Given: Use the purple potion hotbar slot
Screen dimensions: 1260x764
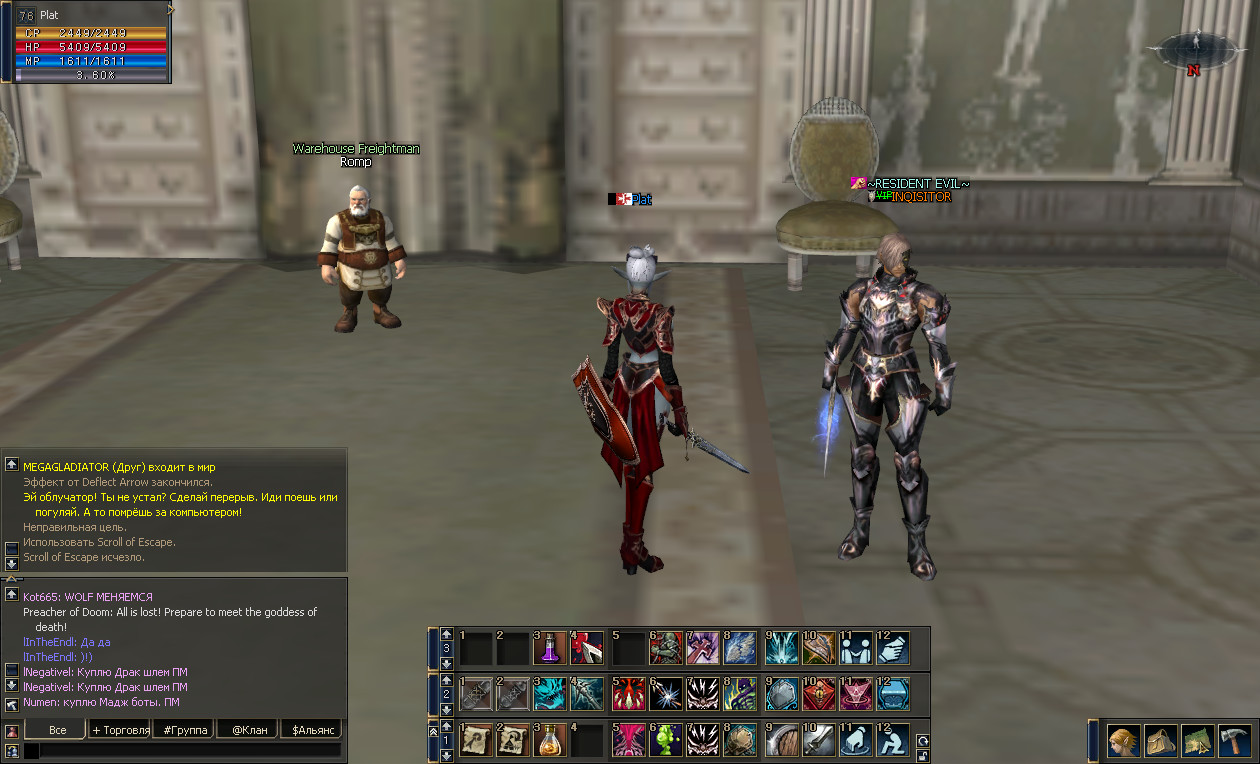Looking at the screenshot, I should (550, 648).
